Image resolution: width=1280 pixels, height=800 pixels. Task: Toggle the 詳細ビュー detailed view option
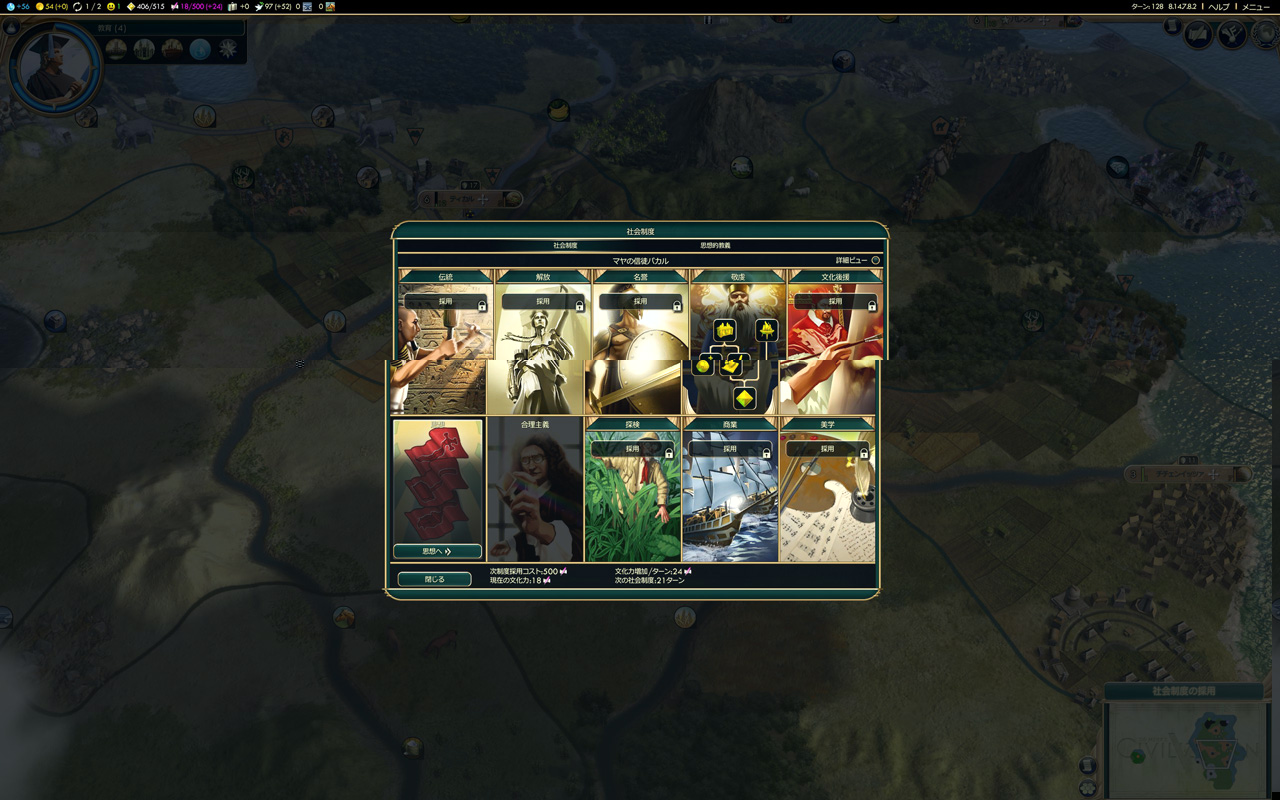point(875,260)
